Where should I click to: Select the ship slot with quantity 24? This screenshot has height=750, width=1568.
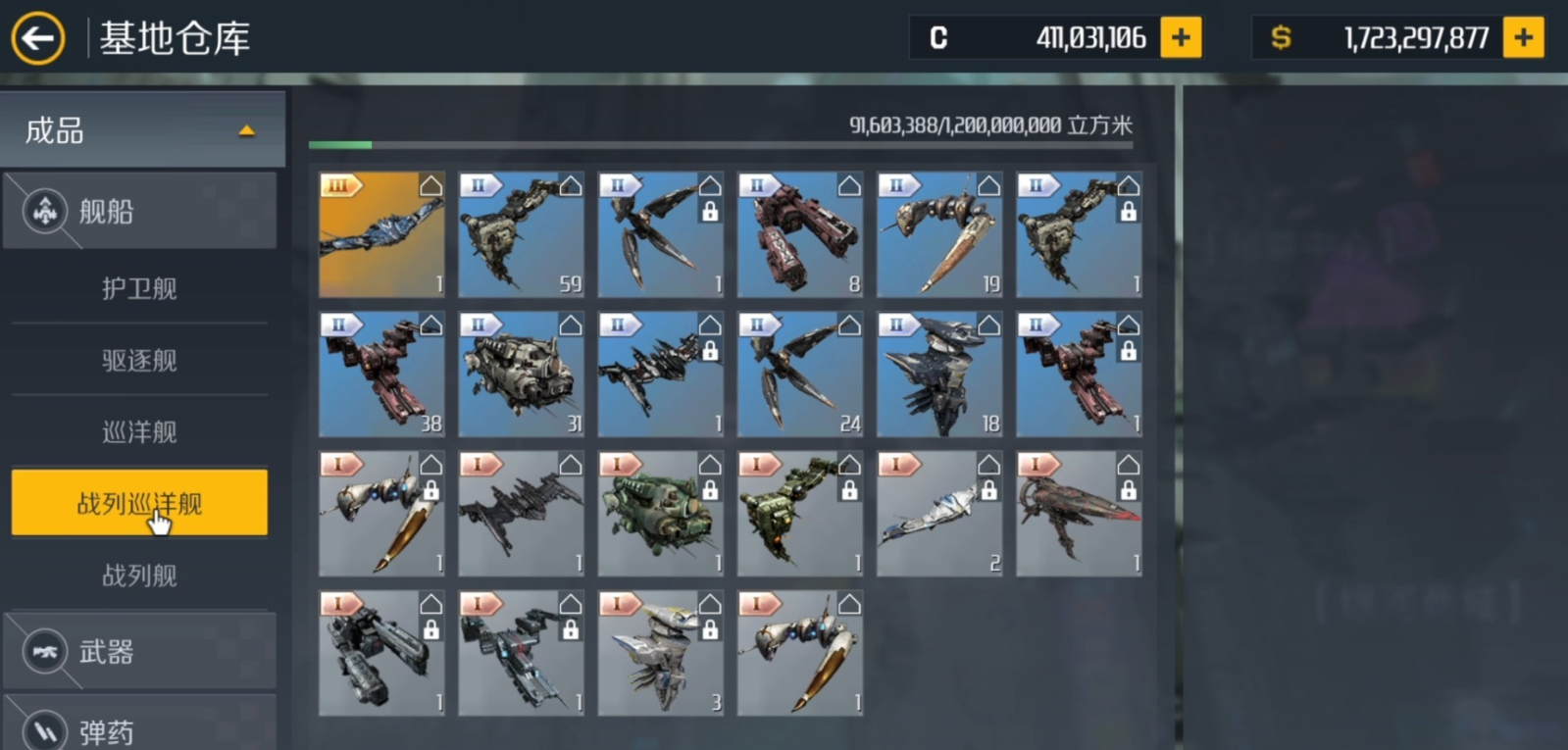coord(800,375)
